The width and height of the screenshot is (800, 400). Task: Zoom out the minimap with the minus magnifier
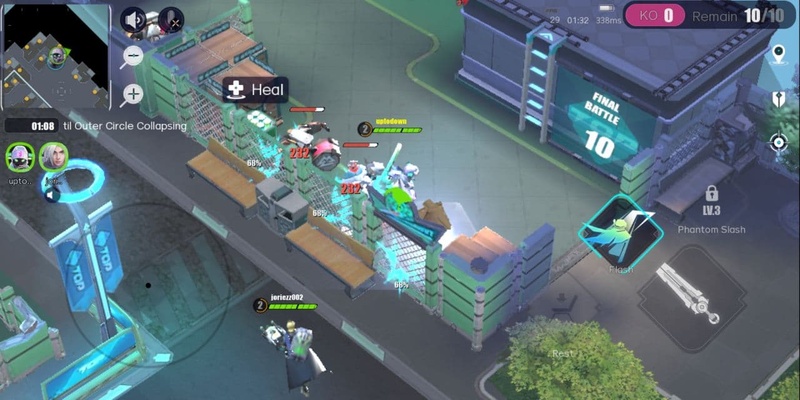point(131,58)
